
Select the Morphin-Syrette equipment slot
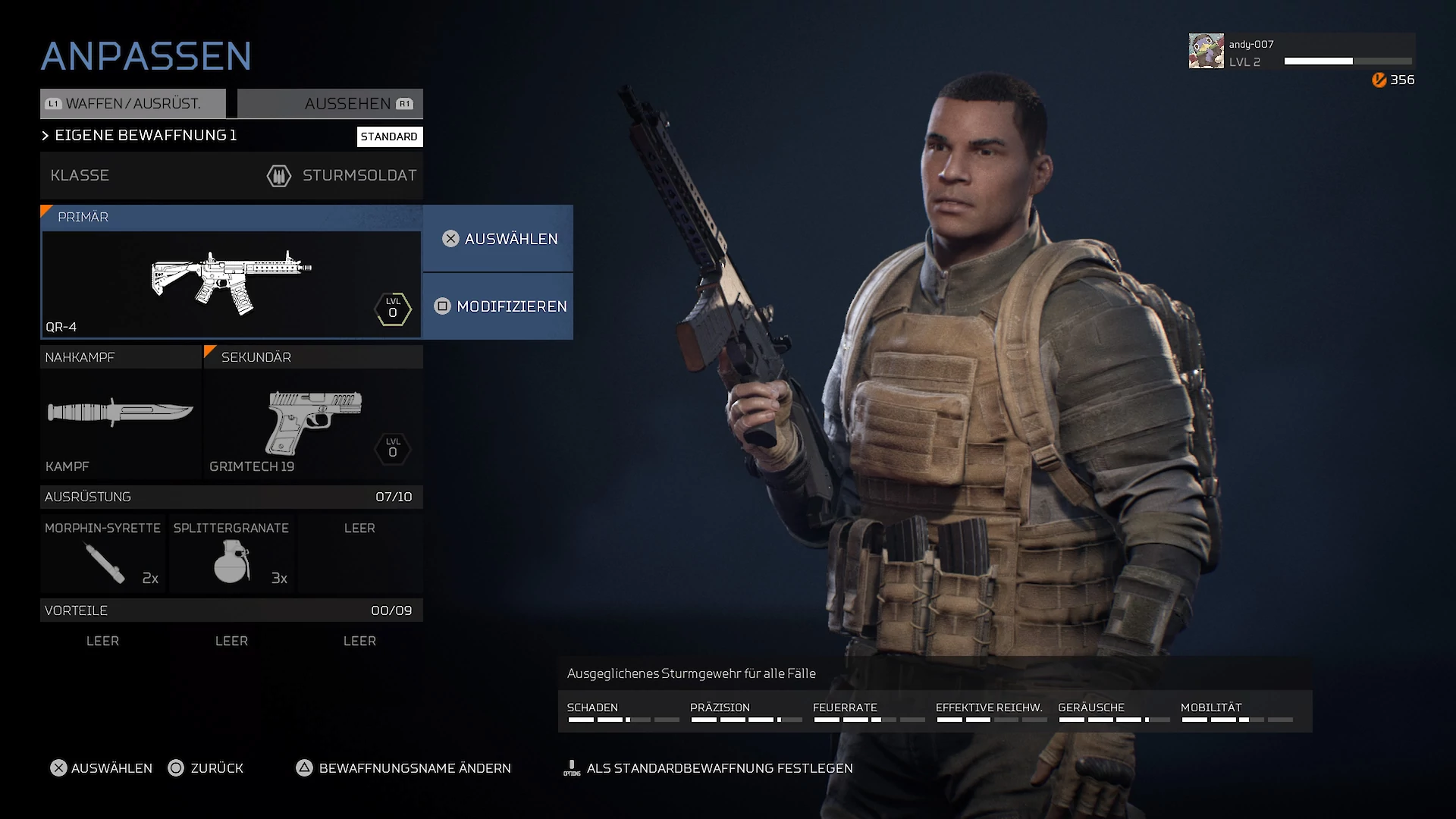click(x=102, y=554)
